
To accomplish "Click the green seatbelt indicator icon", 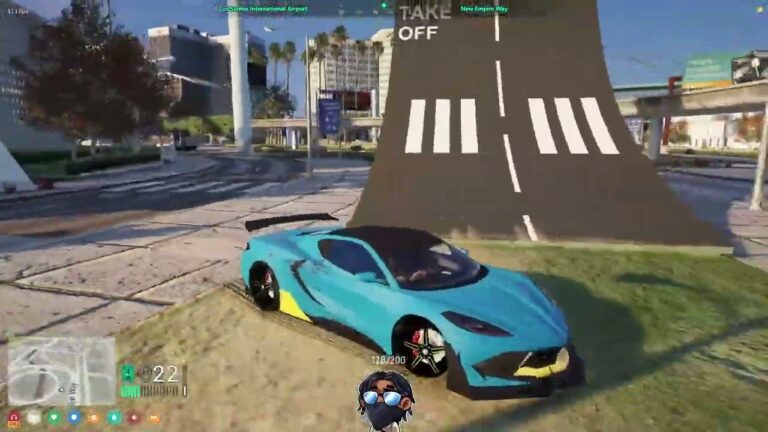I will 127,372.
